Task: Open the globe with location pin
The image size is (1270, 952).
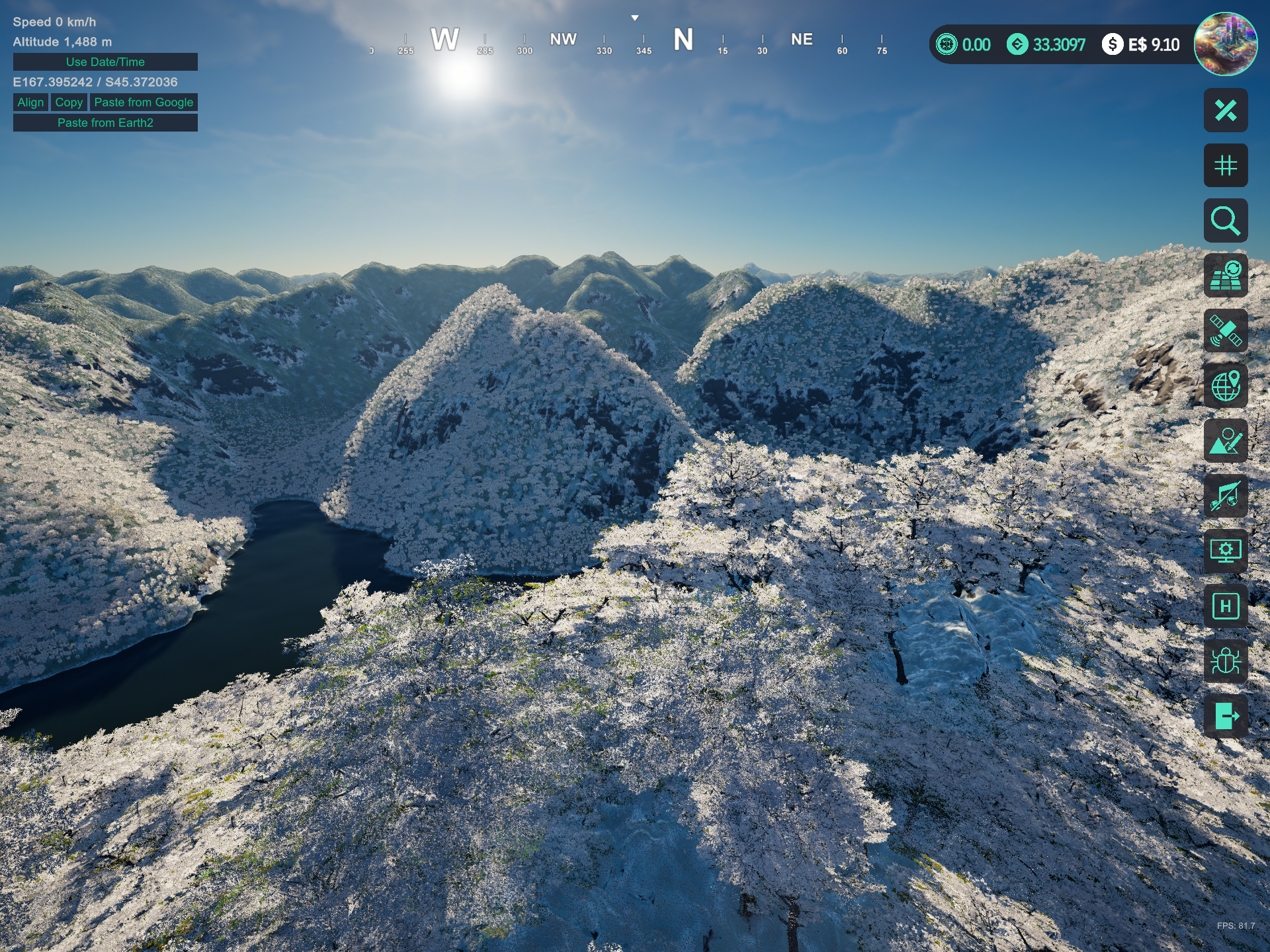Action: 1225,386
